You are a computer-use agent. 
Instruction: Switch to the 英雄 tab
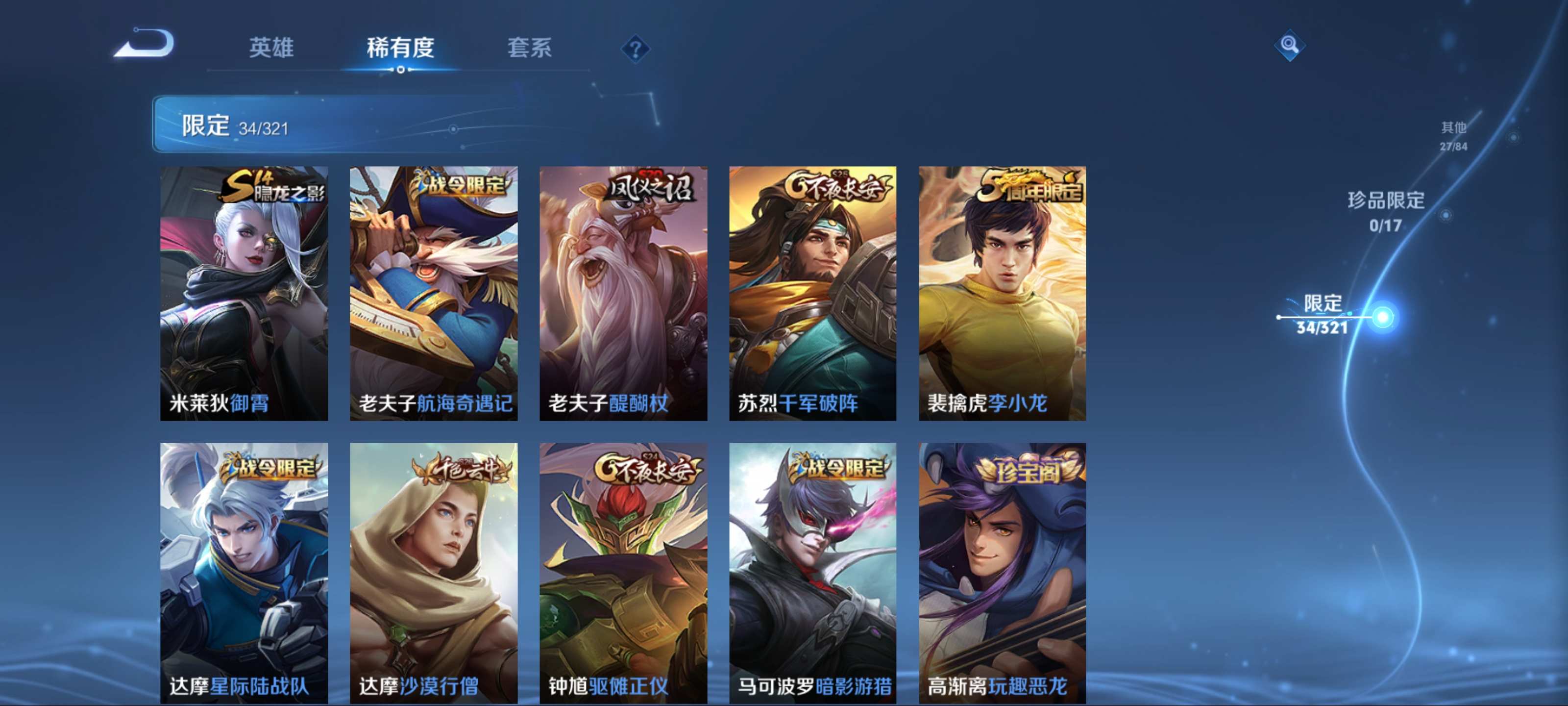271,48
